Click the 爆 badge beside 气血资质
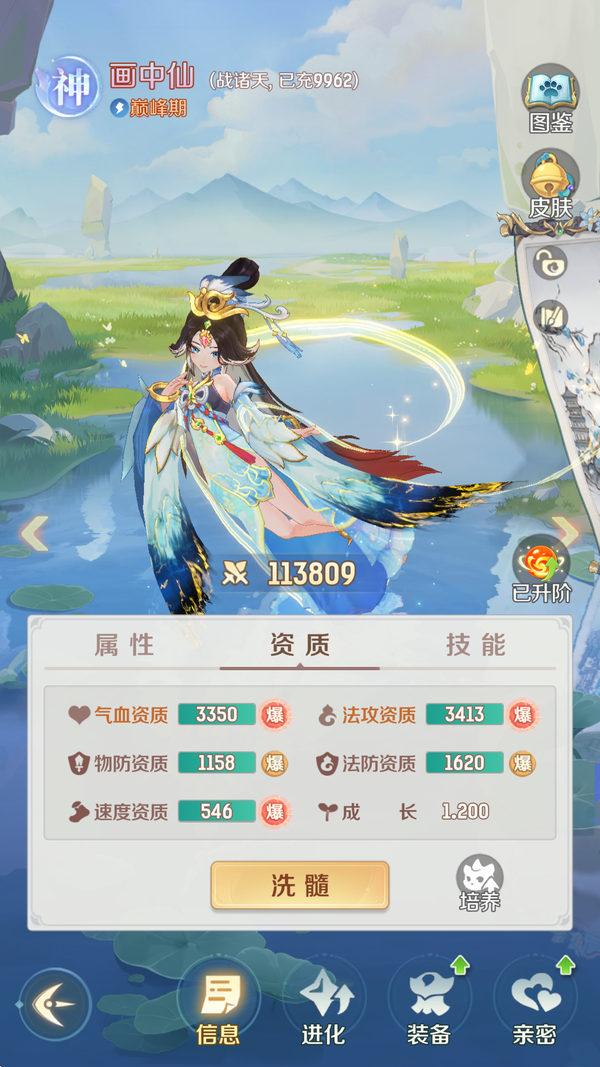Screen dimensions: 600x1067 (274, 715)
